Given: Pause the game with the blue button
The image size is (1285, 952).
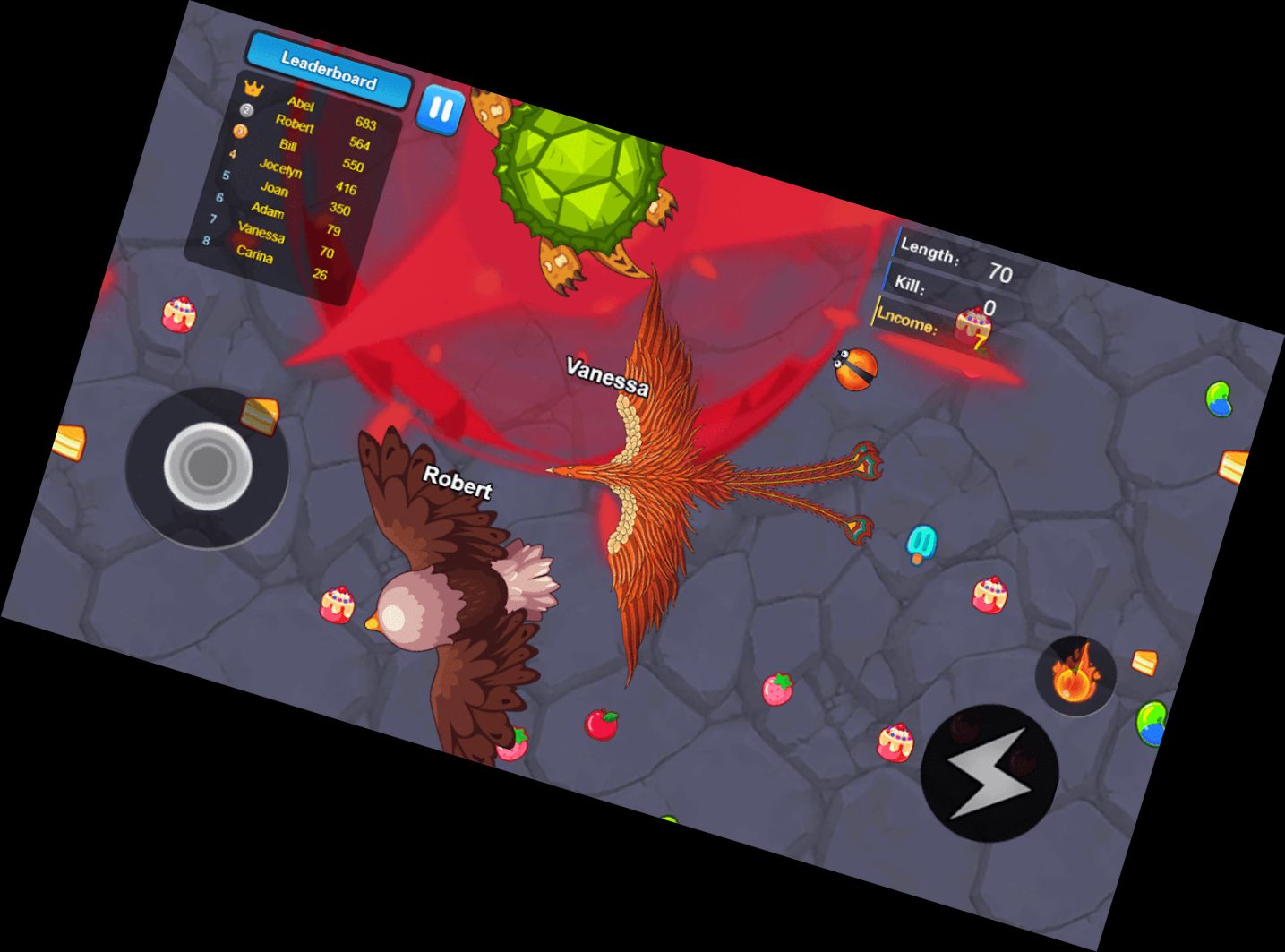Looking at the screenshot, I should (441, 110).
